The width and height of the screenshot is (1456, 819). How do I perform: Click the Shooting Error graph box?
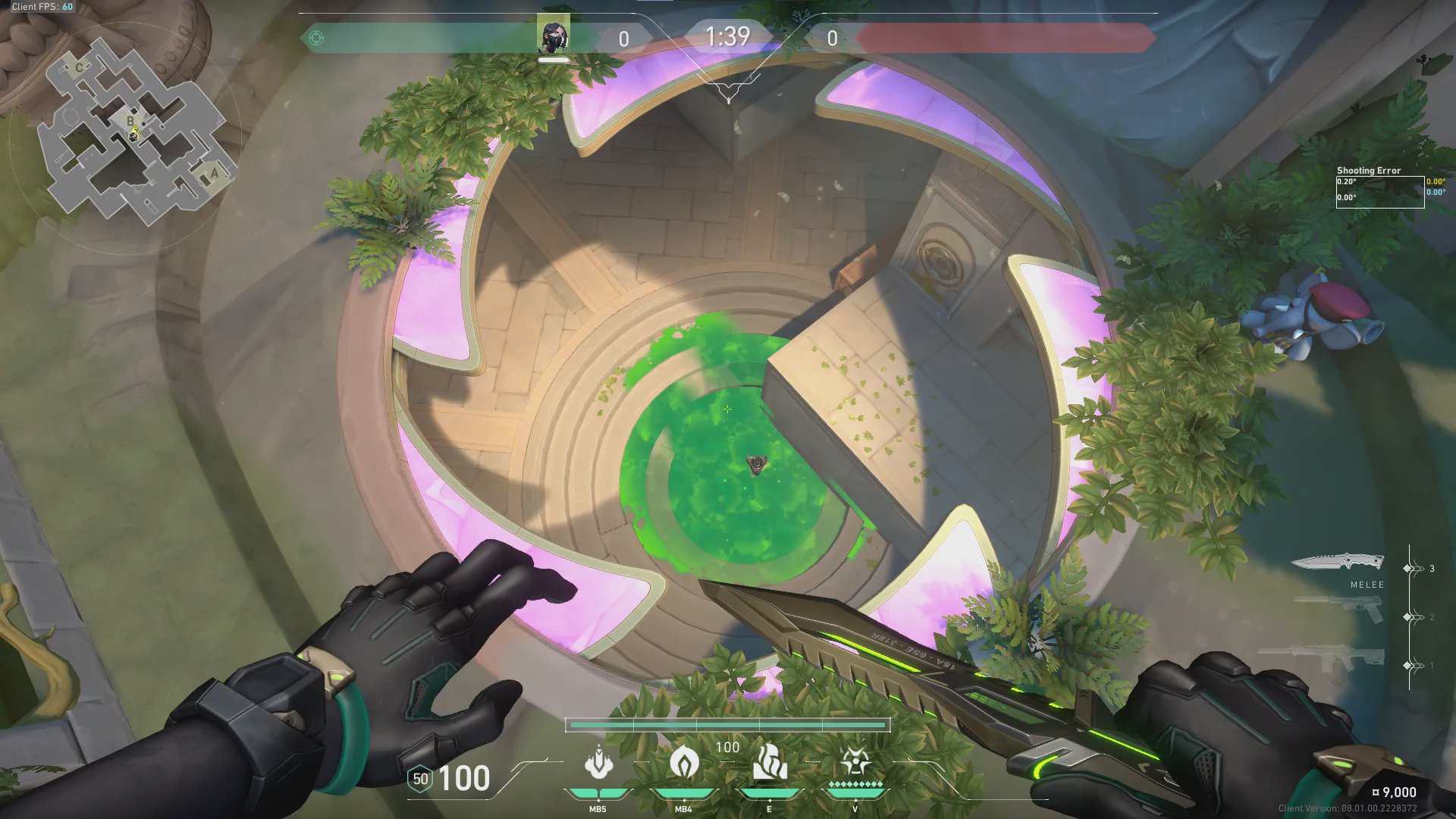(1379, 192)
